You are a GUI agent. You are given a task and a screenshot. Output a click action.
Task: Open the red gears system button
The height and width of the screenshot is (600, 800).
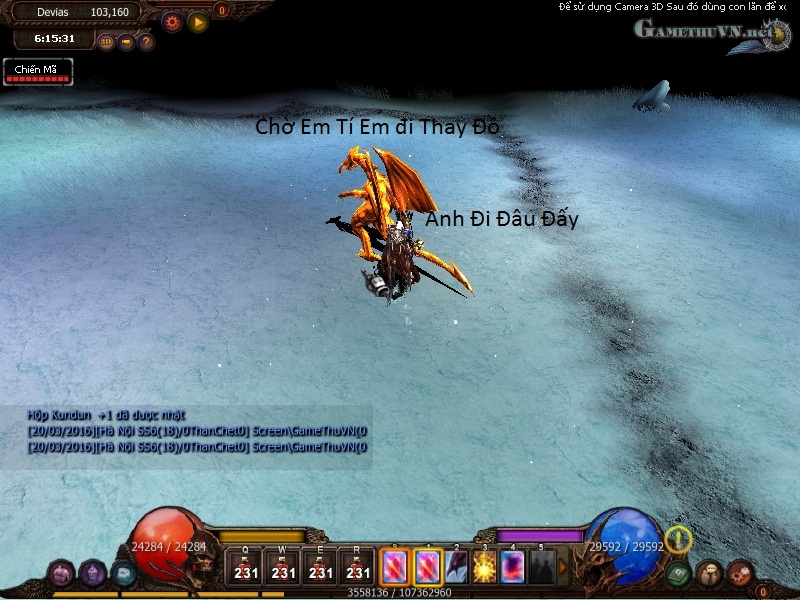(x=739, y=573)
